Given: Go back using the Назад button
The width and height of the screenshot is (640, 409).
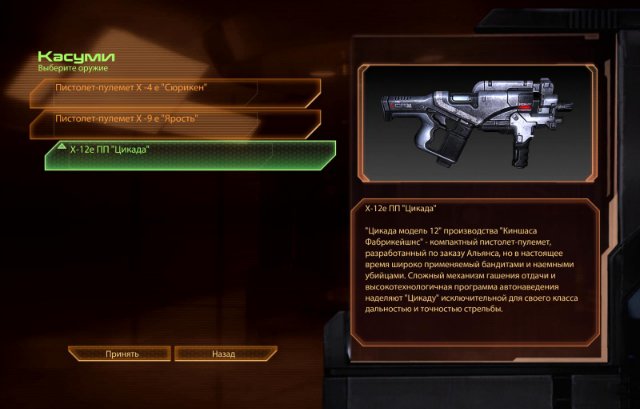Looking at the screenshot, I should [x=223, y=354].
